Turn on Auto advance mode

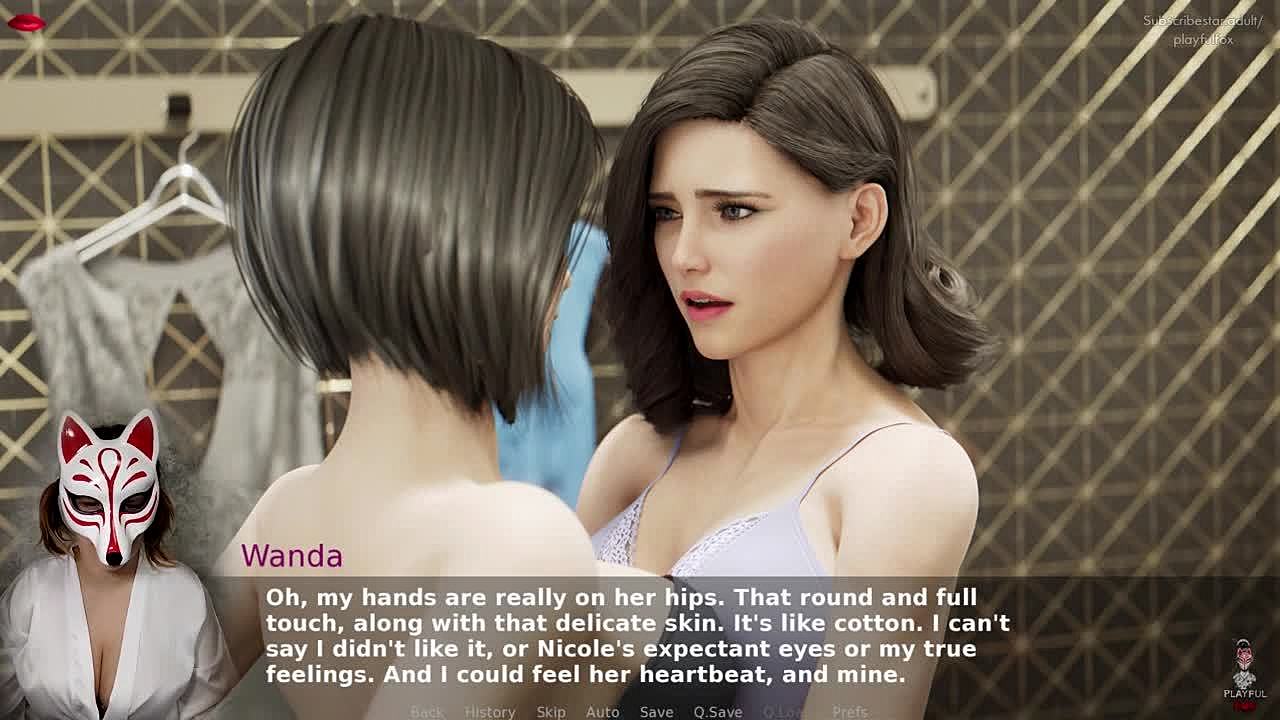pos(602,712)
